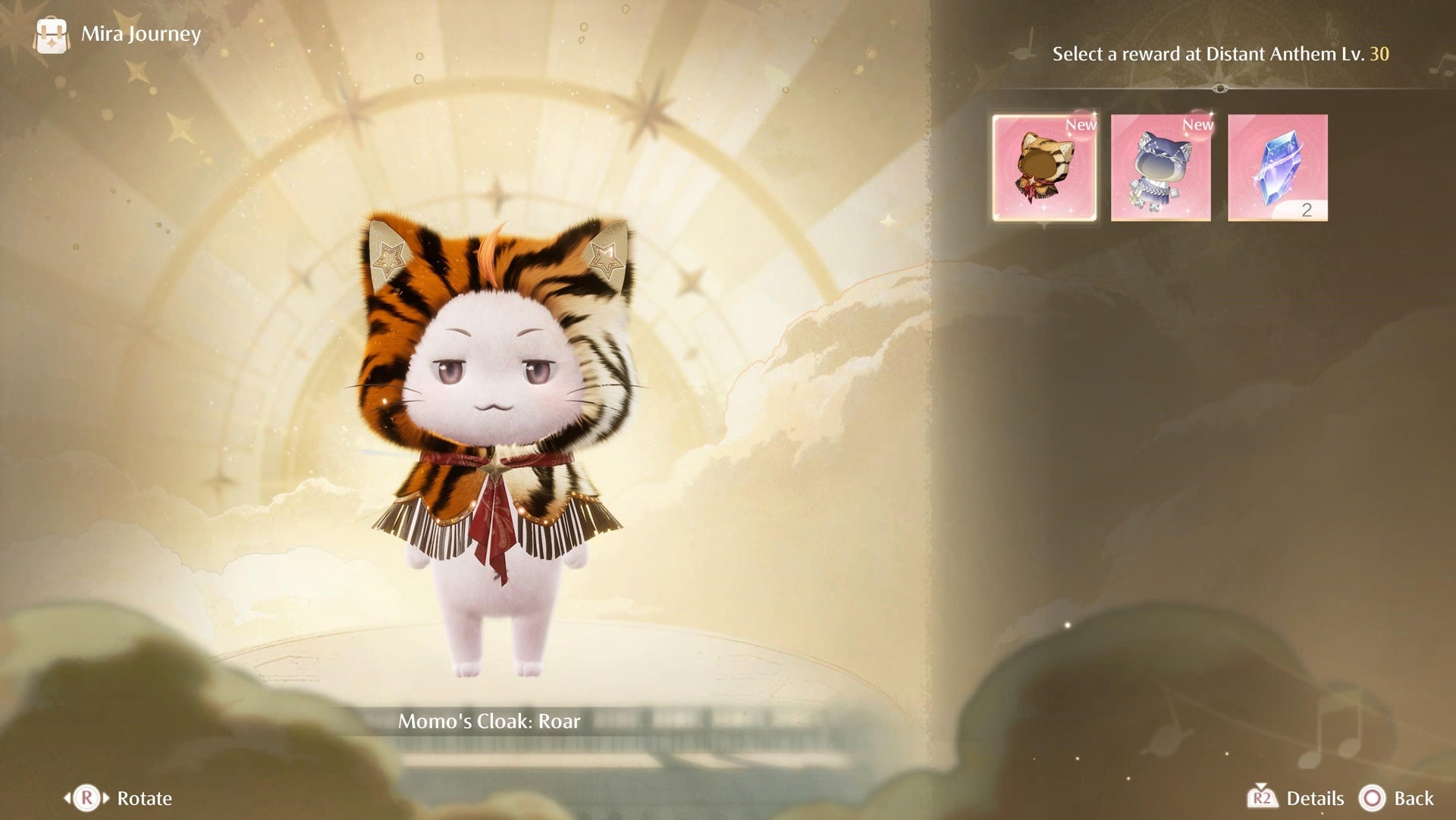This screenshot has width=1456, height=820.
Task: Click the right rotate arrow
Action: tap(108, 798)
